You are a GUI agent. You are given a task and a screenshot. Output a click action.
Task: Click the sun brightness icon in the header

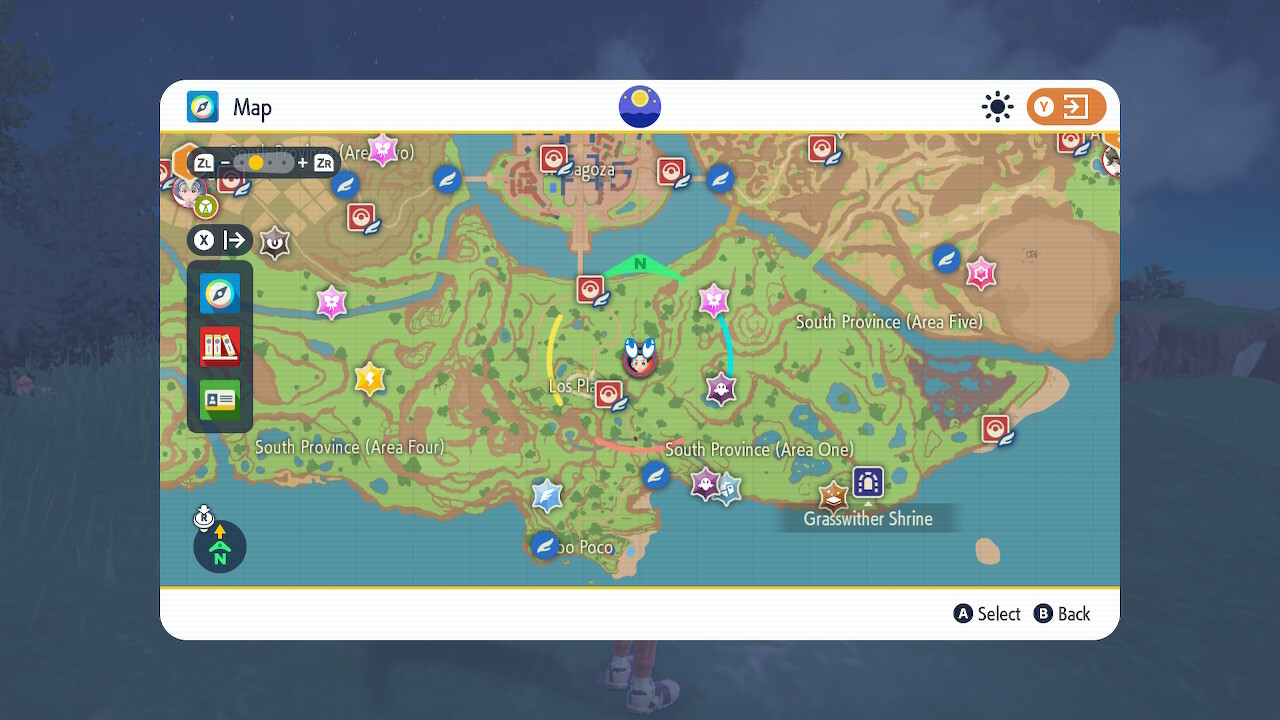tap(997, 106)
